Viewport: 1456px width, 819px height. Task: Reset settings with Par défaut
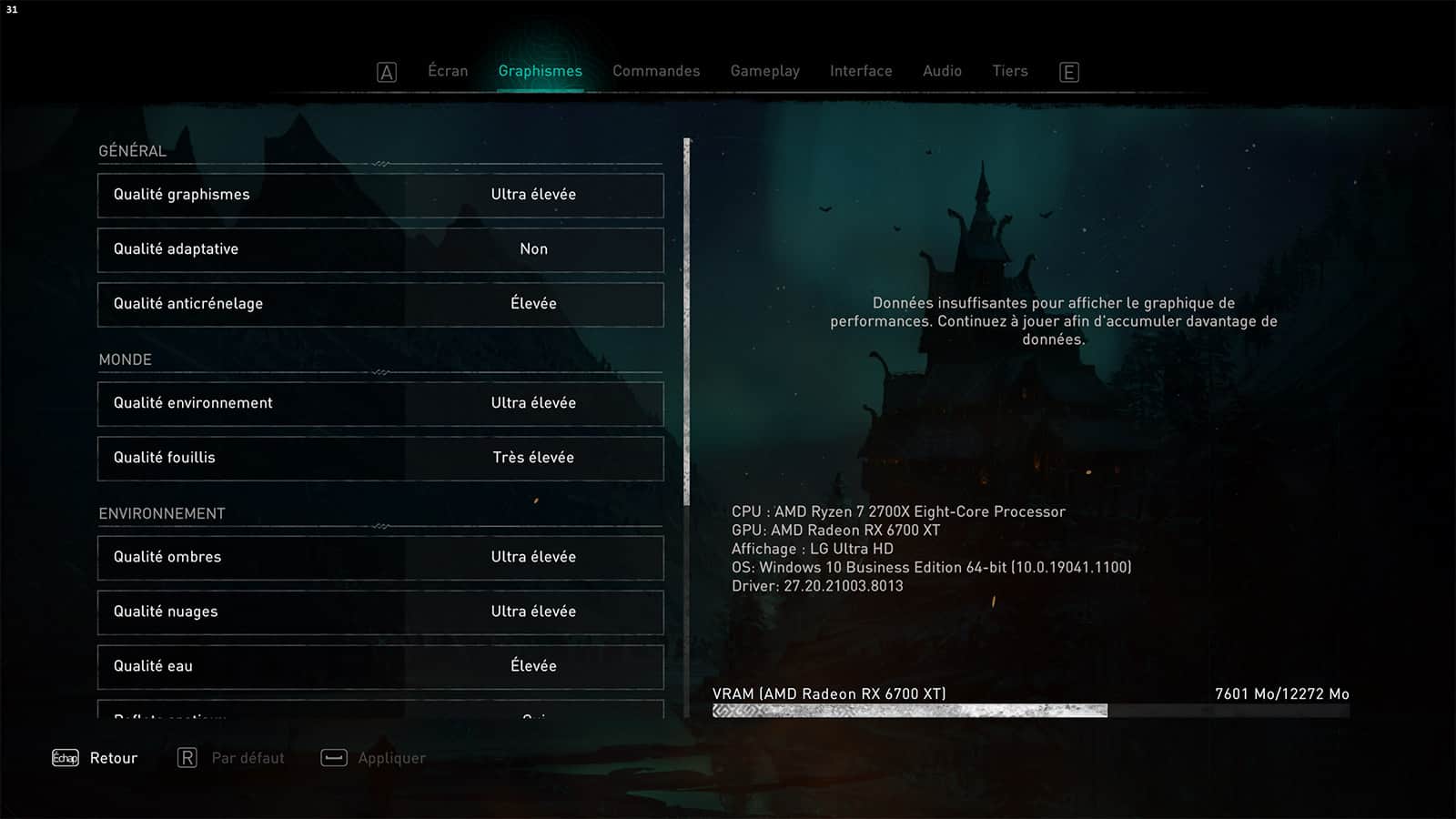[232, 758]
